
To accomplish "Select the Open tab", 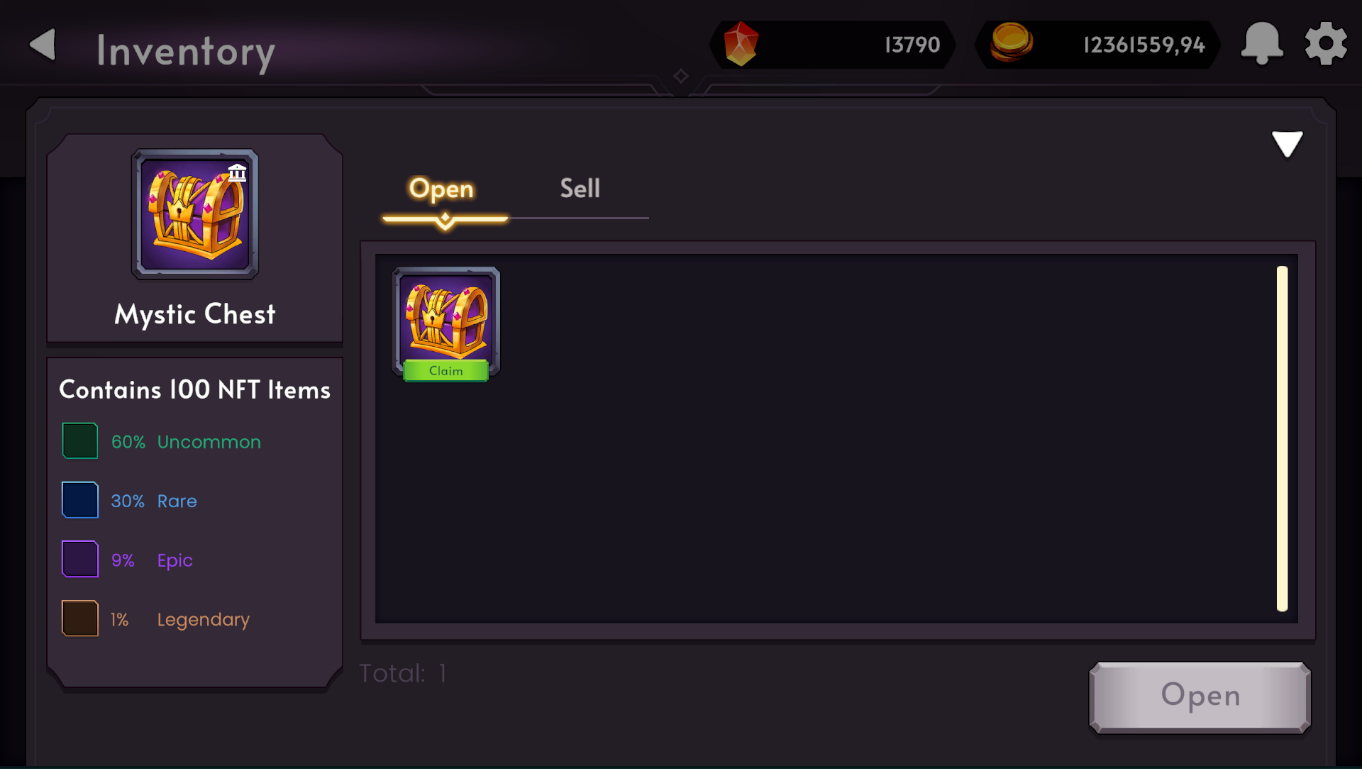I will click(441, 188).
